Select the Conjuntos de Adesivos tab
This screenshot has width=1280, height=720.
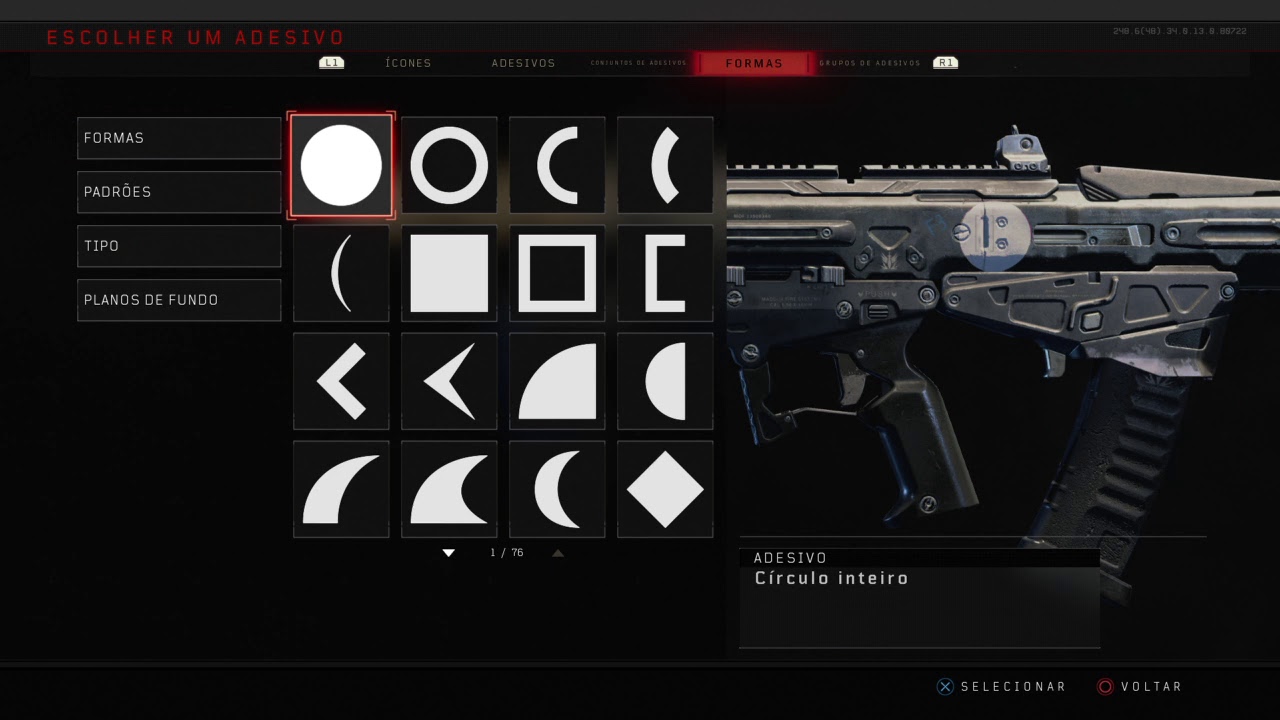coord(639,63)
